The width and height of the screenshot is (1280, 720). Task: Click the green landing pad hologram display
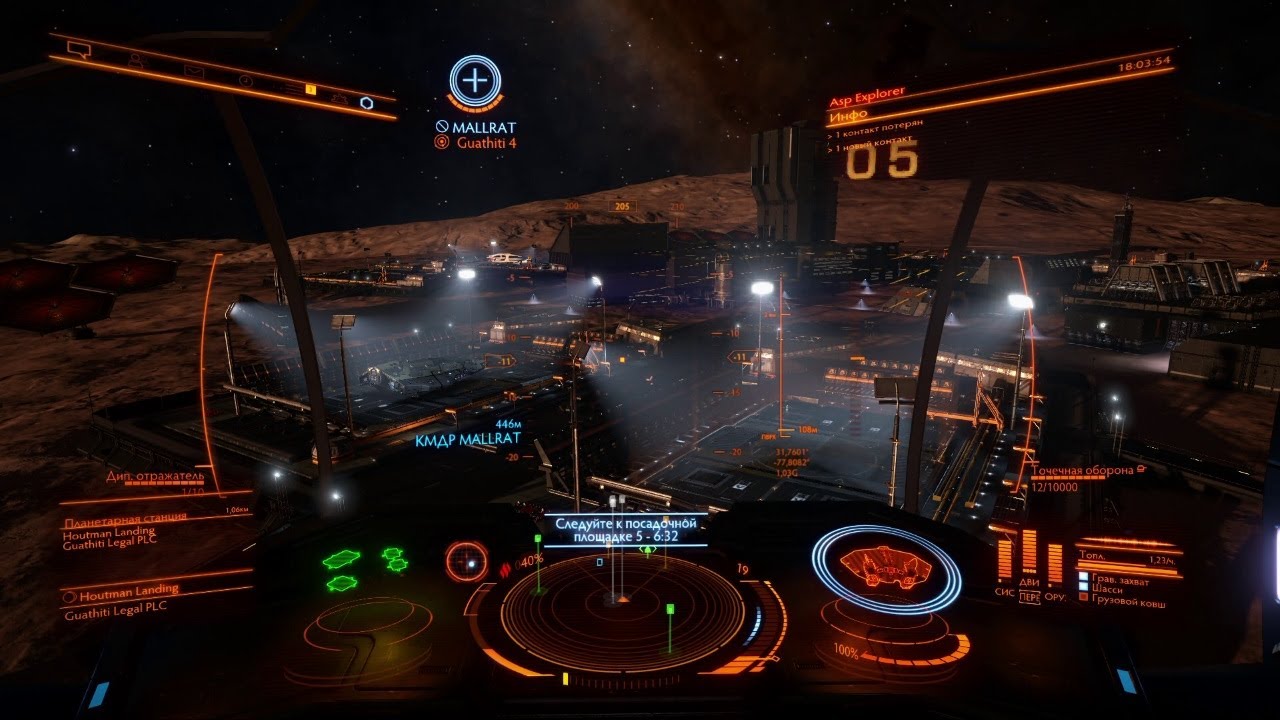(363, 568)
